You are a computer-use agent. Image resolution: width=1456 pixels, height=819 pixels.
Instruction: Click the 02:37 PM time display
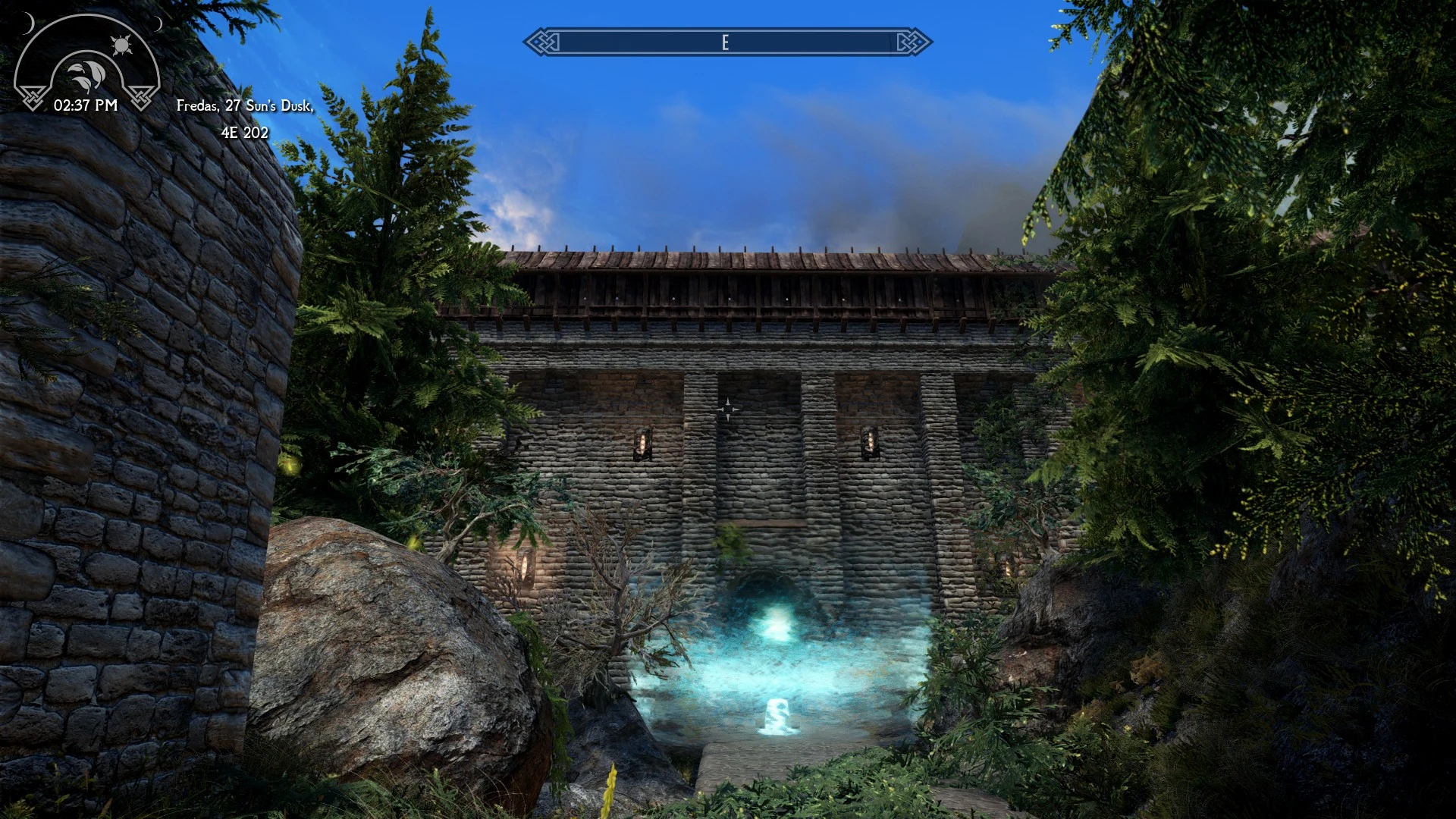pyautogui.click(x=86, y=105)
